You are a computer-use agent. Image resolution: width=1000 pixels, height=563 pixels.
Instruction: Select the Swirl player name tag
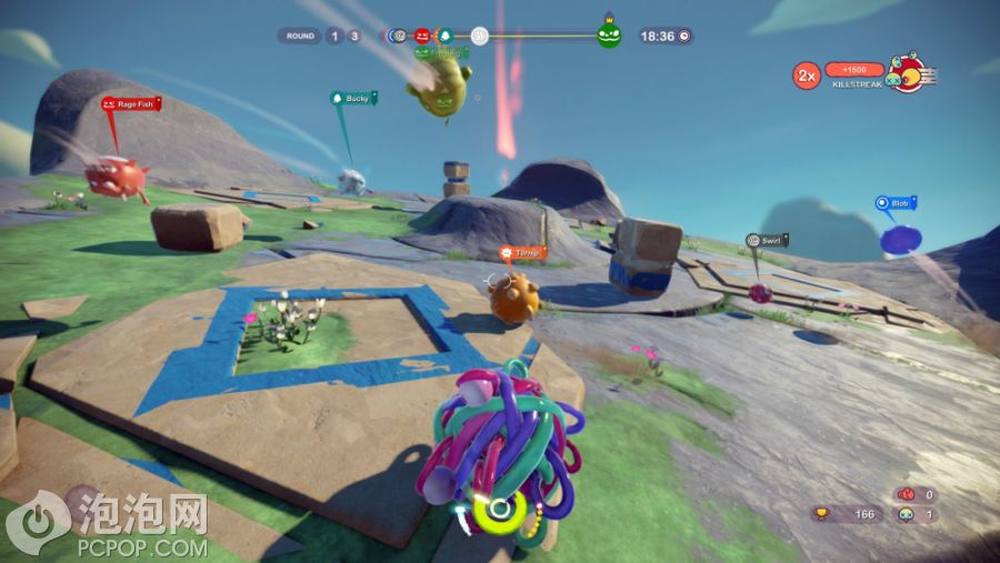tap(767, 240)
